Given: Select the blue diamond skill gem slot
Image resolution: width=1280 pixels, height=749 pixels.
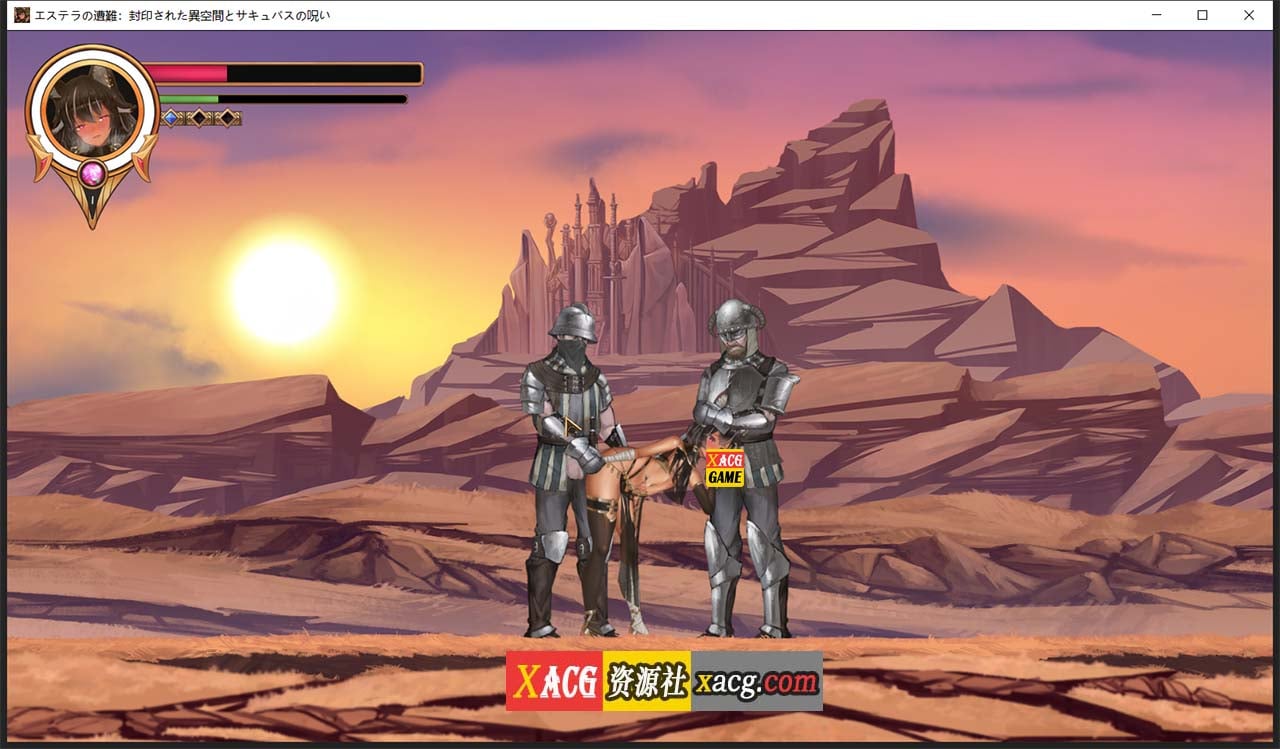Looking at the screenshot, I should (x=171, y=117).
